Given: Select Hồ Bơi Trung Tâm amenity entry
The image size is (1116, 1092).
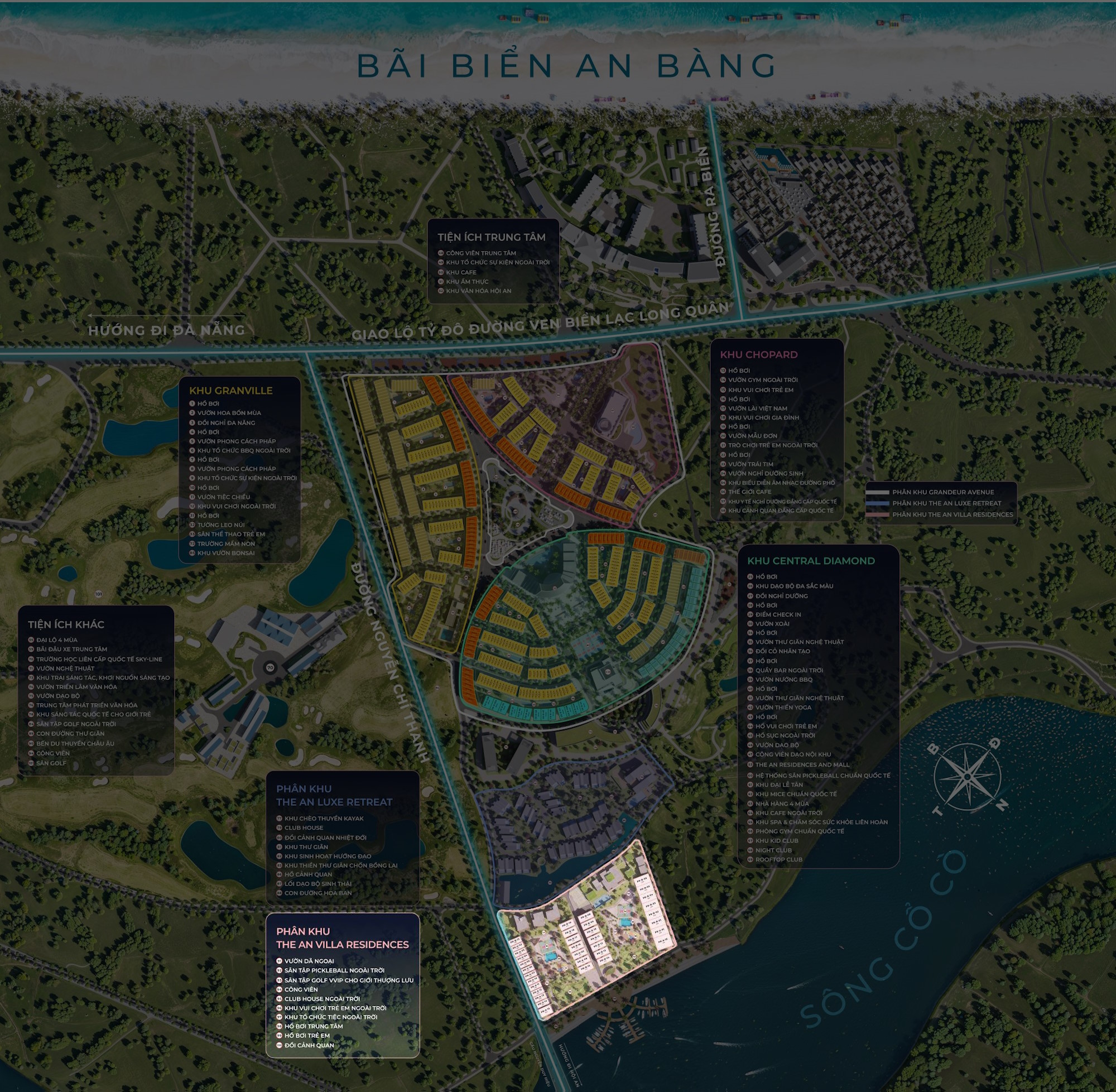Looking at the screenshot, I should pos(313,1026).
